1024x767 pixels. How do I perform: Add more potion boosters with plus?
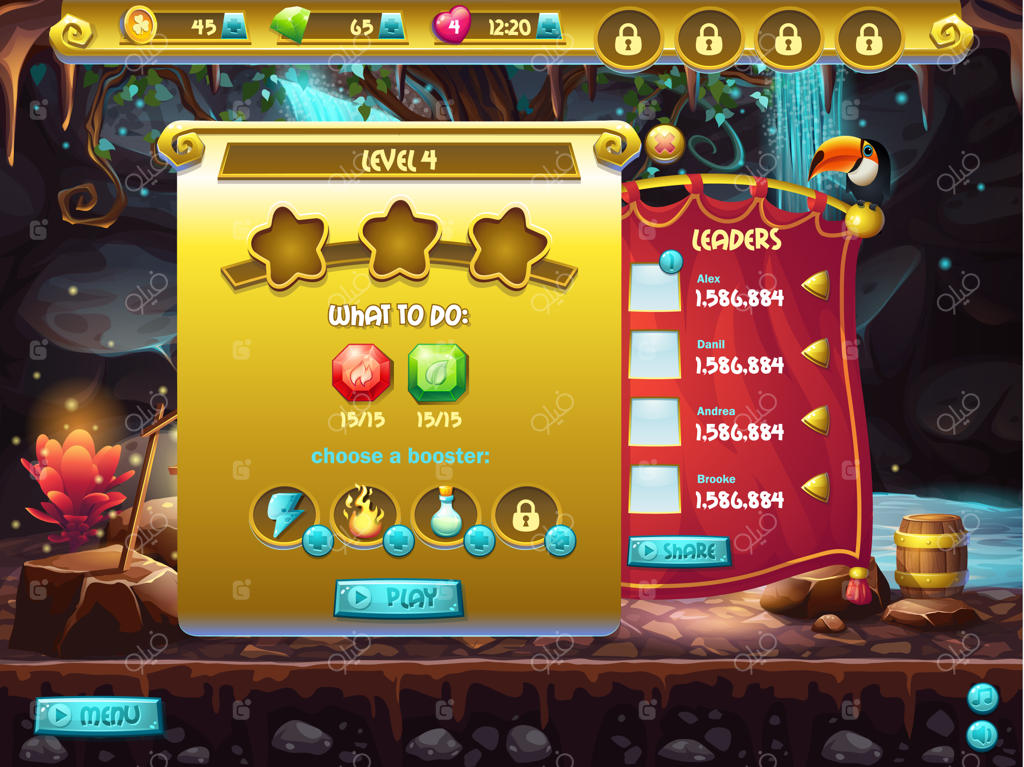click(x=480, y=541)
